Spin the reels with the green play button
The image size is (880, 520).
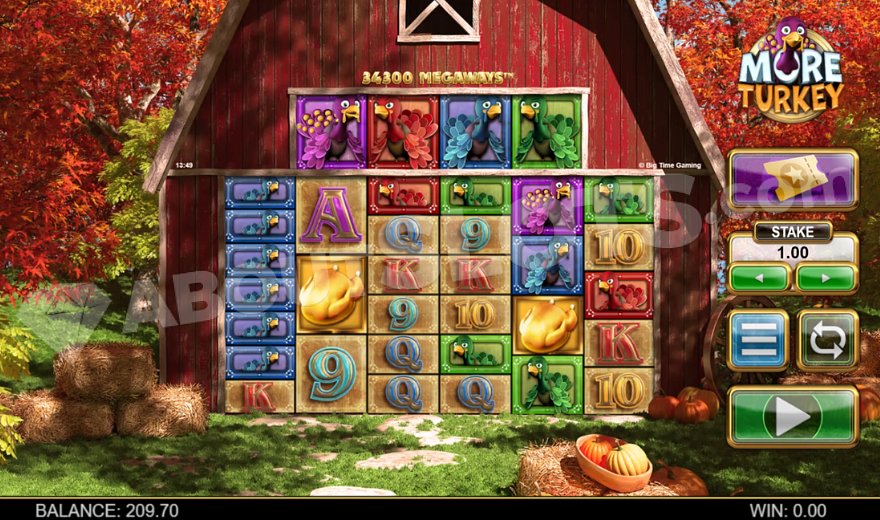click(792, 416)
